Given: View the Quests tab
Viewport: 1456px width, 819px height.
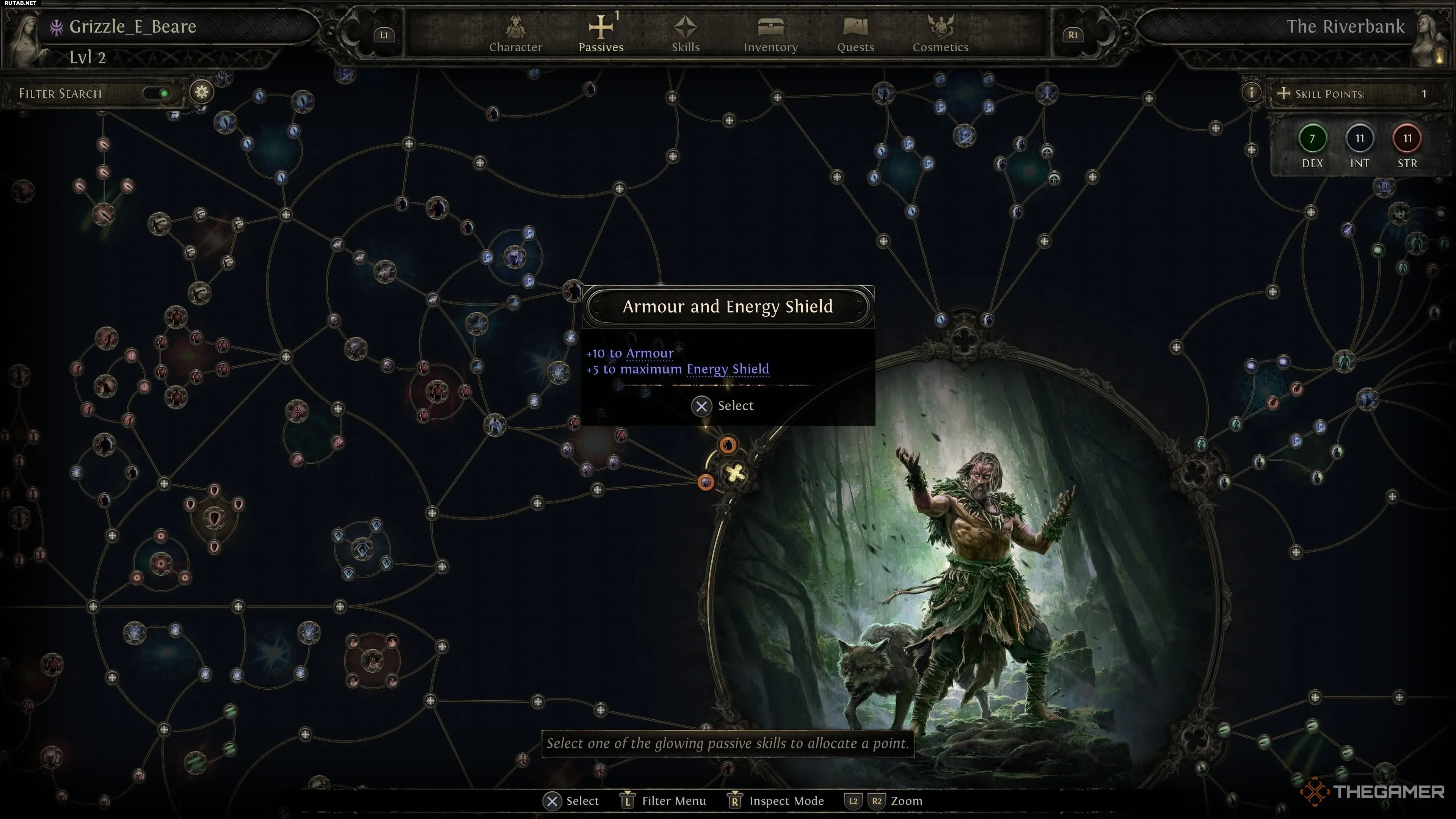Looking at the screenshot, I should coord(855,34).
